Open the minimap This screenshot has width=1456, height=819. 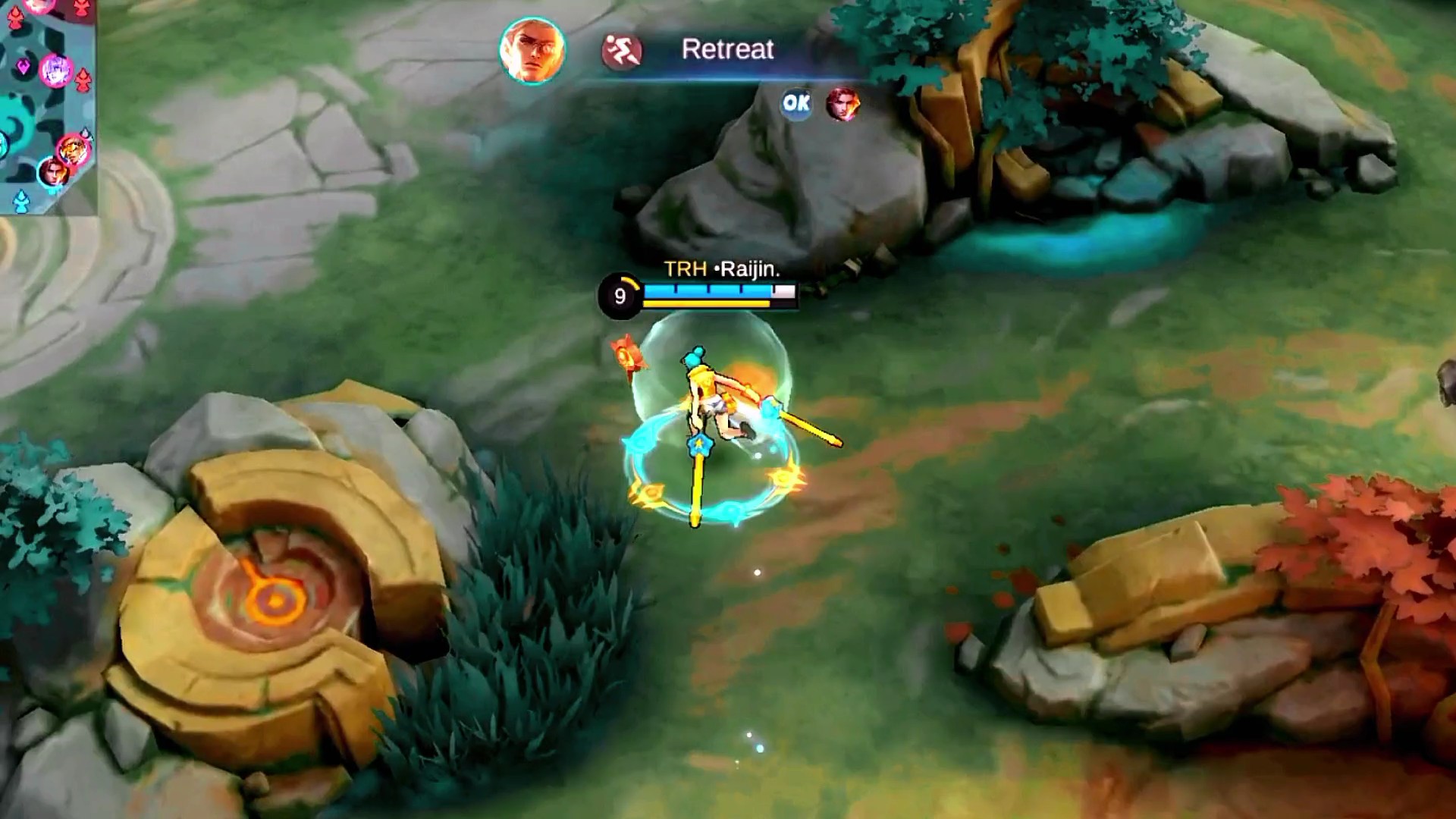pos(45,106)
